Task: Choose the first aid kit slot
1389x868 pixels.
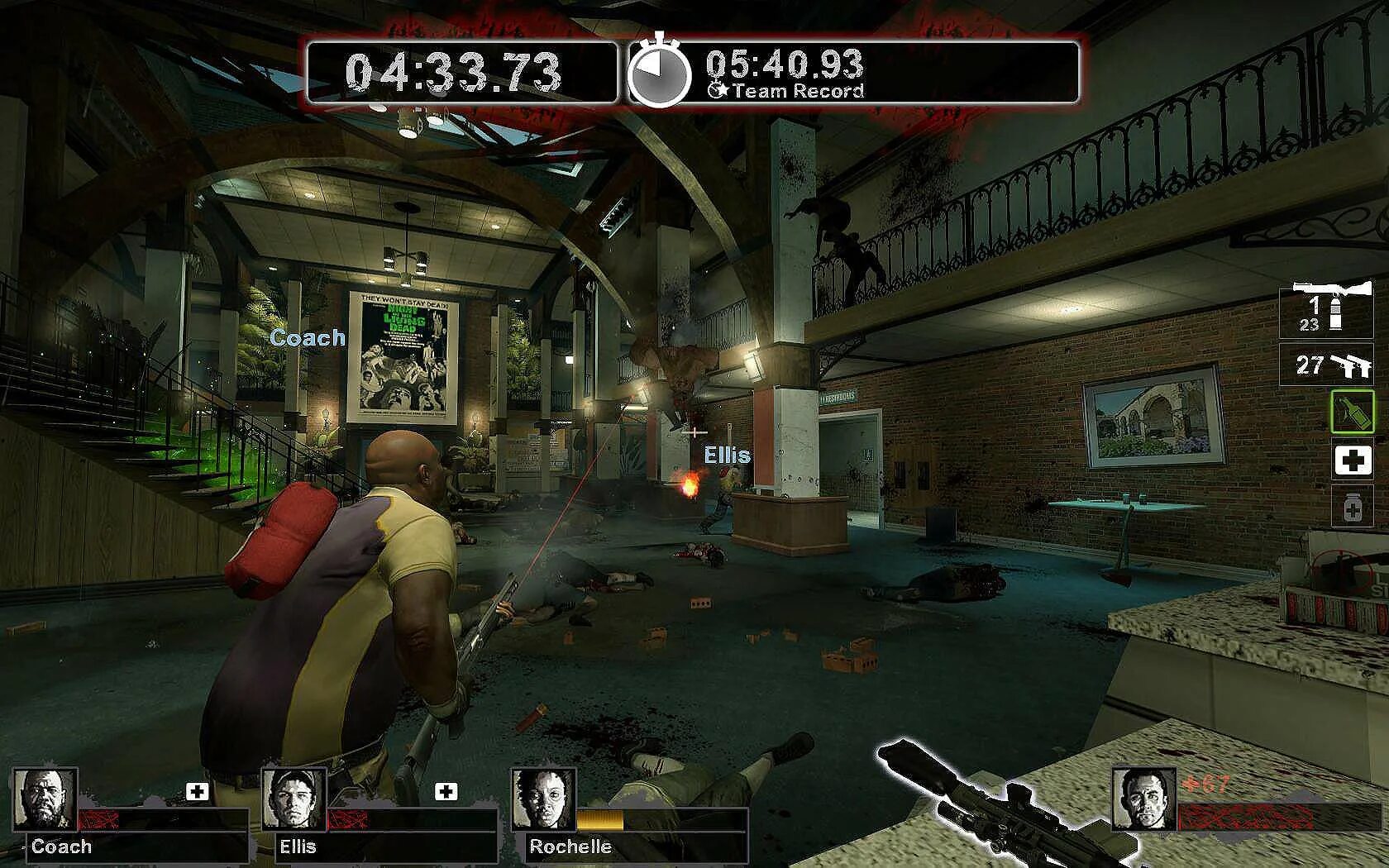Action: point(1352,460)
